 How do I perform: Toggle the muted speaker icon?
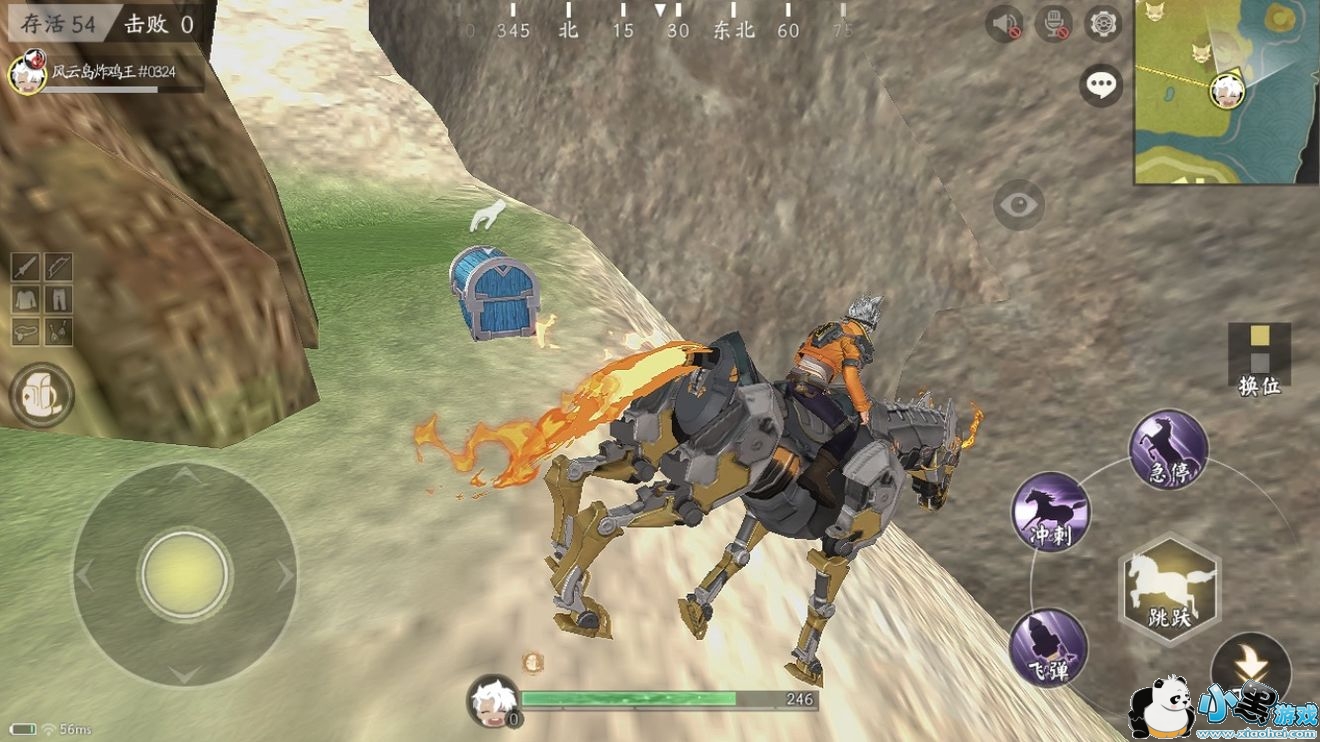pos(1003,23)
